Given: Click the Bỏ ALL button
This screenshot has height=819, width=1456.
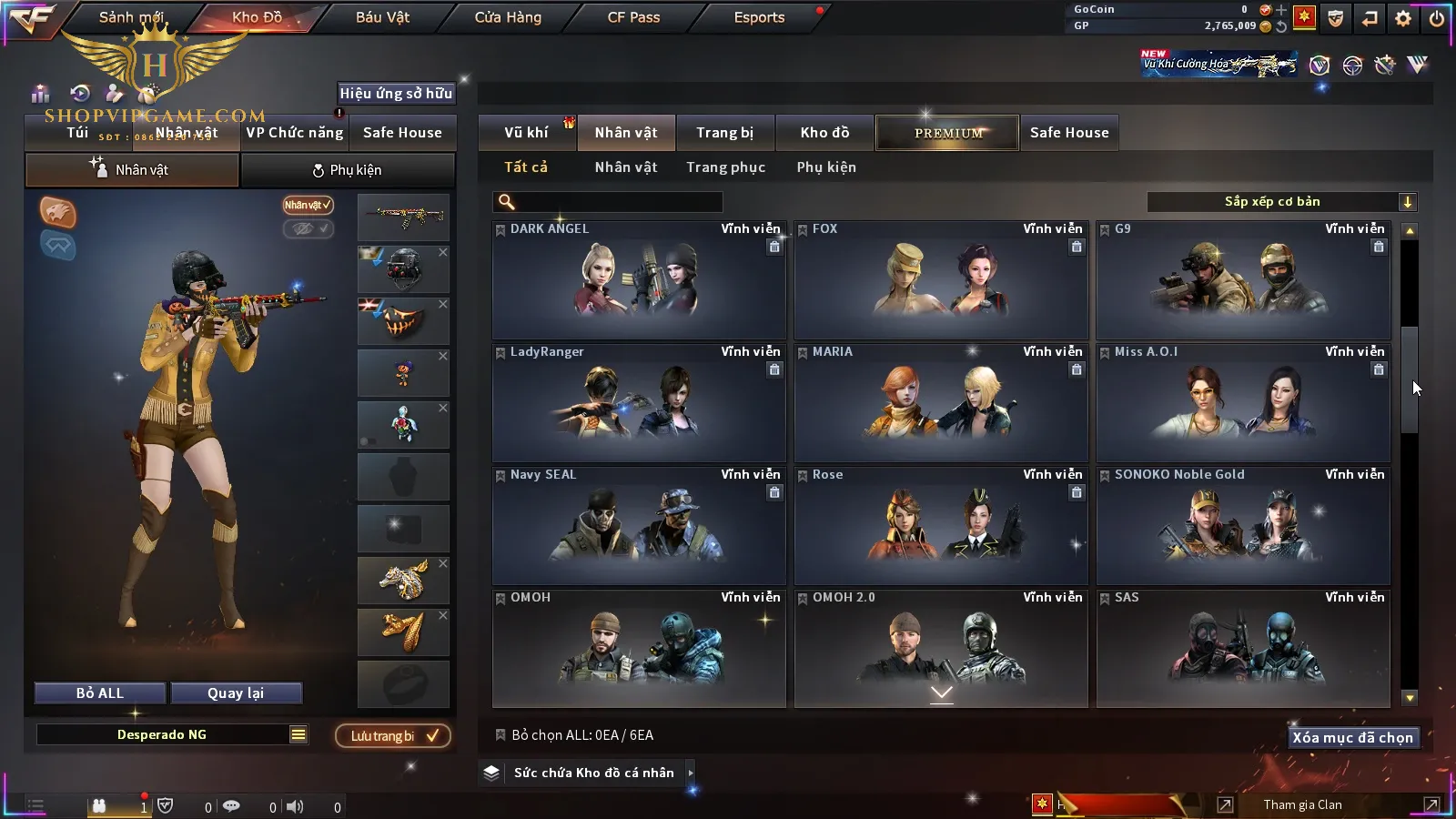Looking at the screenshot, I should pyautogui.click(x=100, y=693).
